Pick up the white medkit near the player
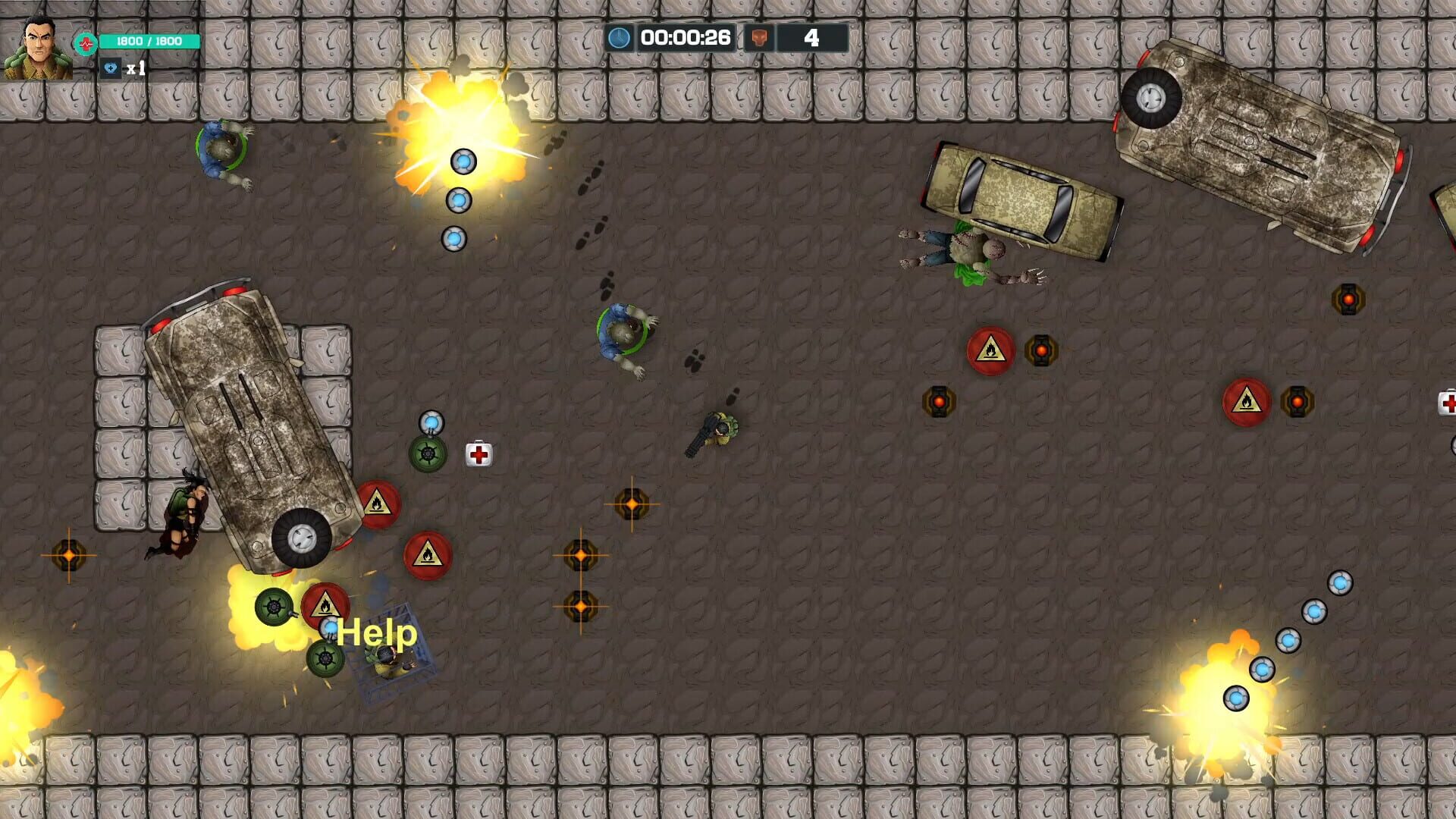The image size is (1456, 819). pyautogui.click(x=479, y=452)
